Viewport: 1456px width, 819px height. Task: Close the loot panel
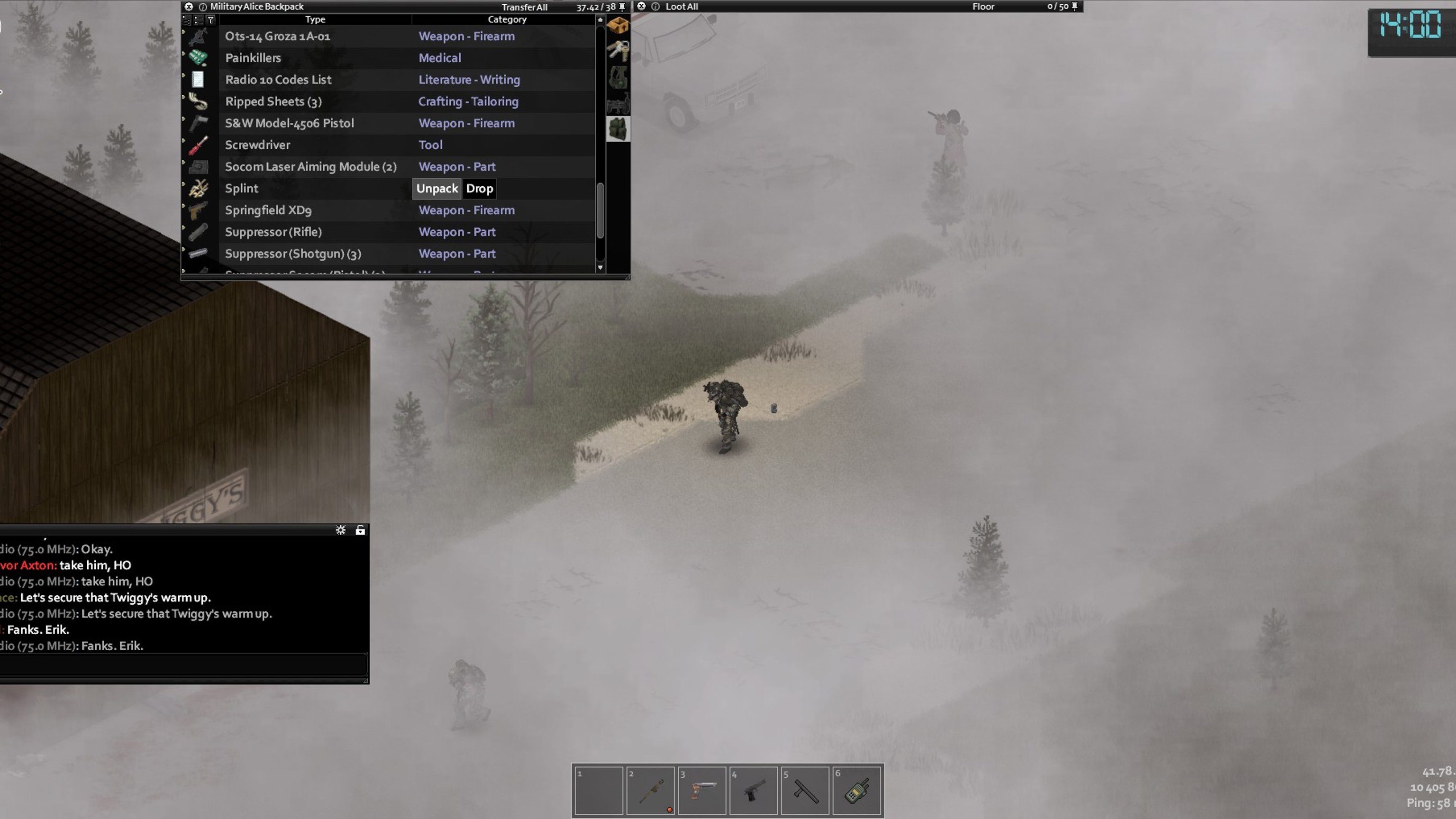[641, 7]
